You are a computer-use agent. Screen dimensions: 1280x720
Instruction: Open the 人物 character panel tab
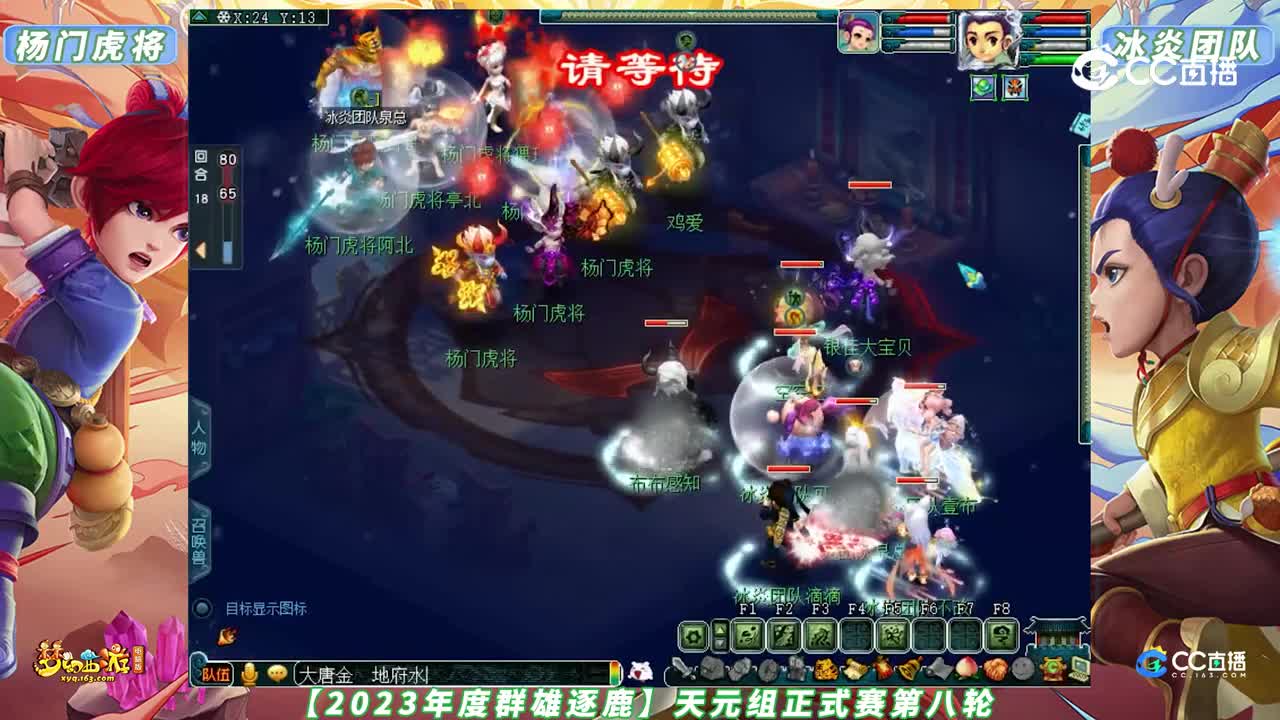[199, 439]
